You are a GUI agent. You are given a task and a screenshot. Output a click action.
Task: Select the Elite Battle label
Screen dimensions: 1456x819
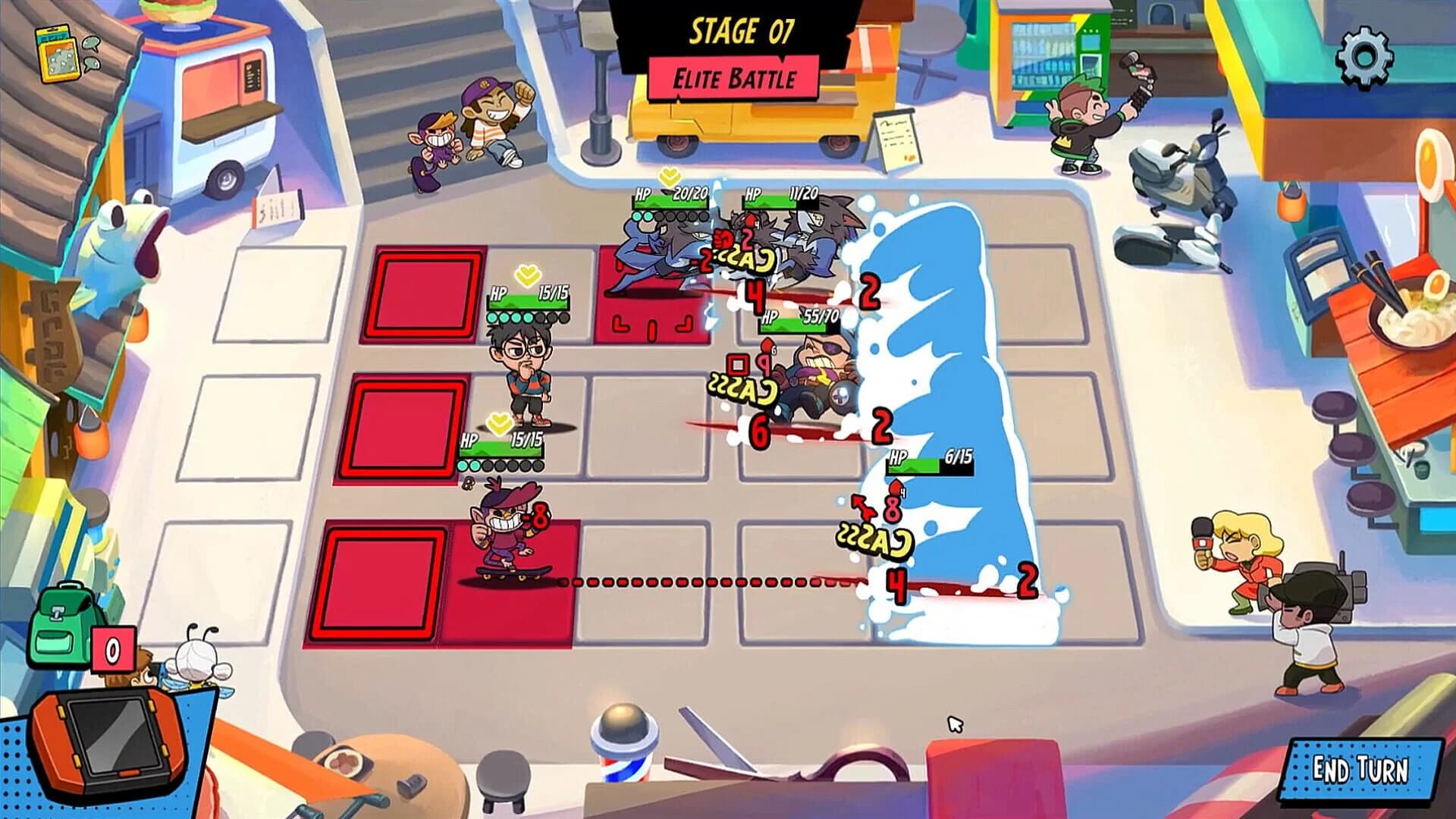[x=733, y=77]
